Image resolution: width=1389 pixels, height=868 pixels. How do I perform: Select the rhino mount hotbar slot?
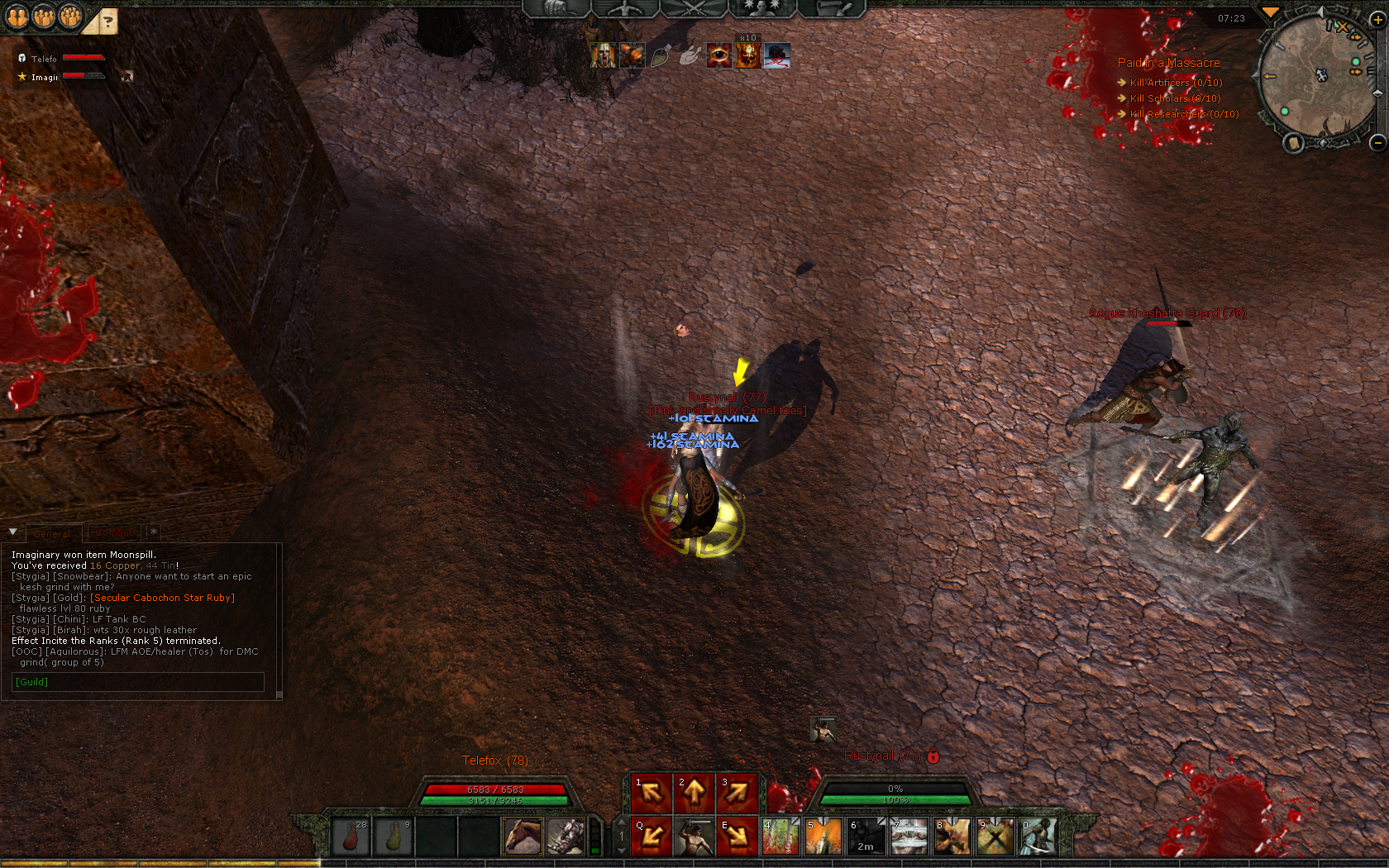[x=566, y=837]
